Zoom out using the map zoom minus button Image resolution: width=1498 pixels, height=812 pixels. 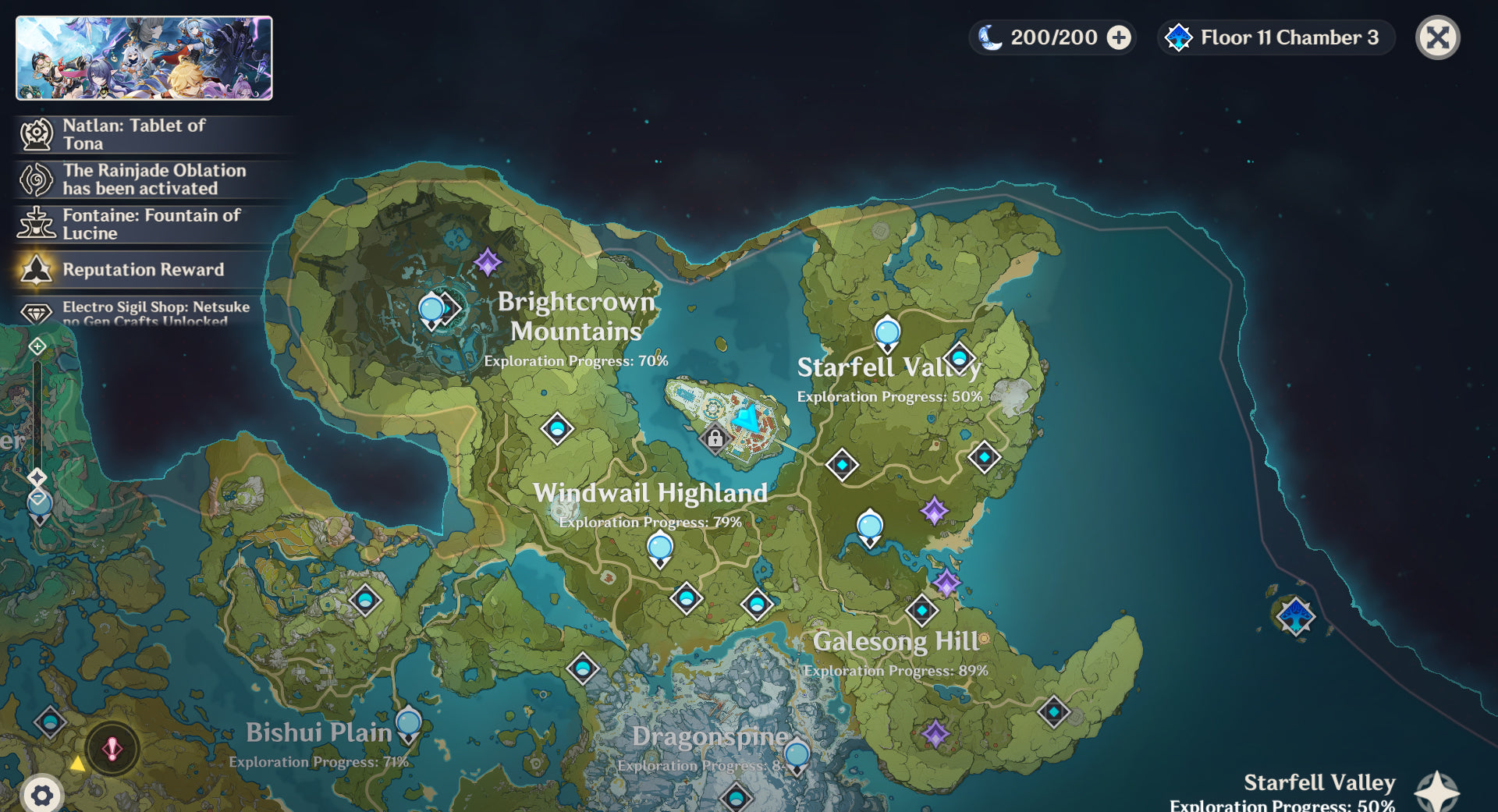37,498
